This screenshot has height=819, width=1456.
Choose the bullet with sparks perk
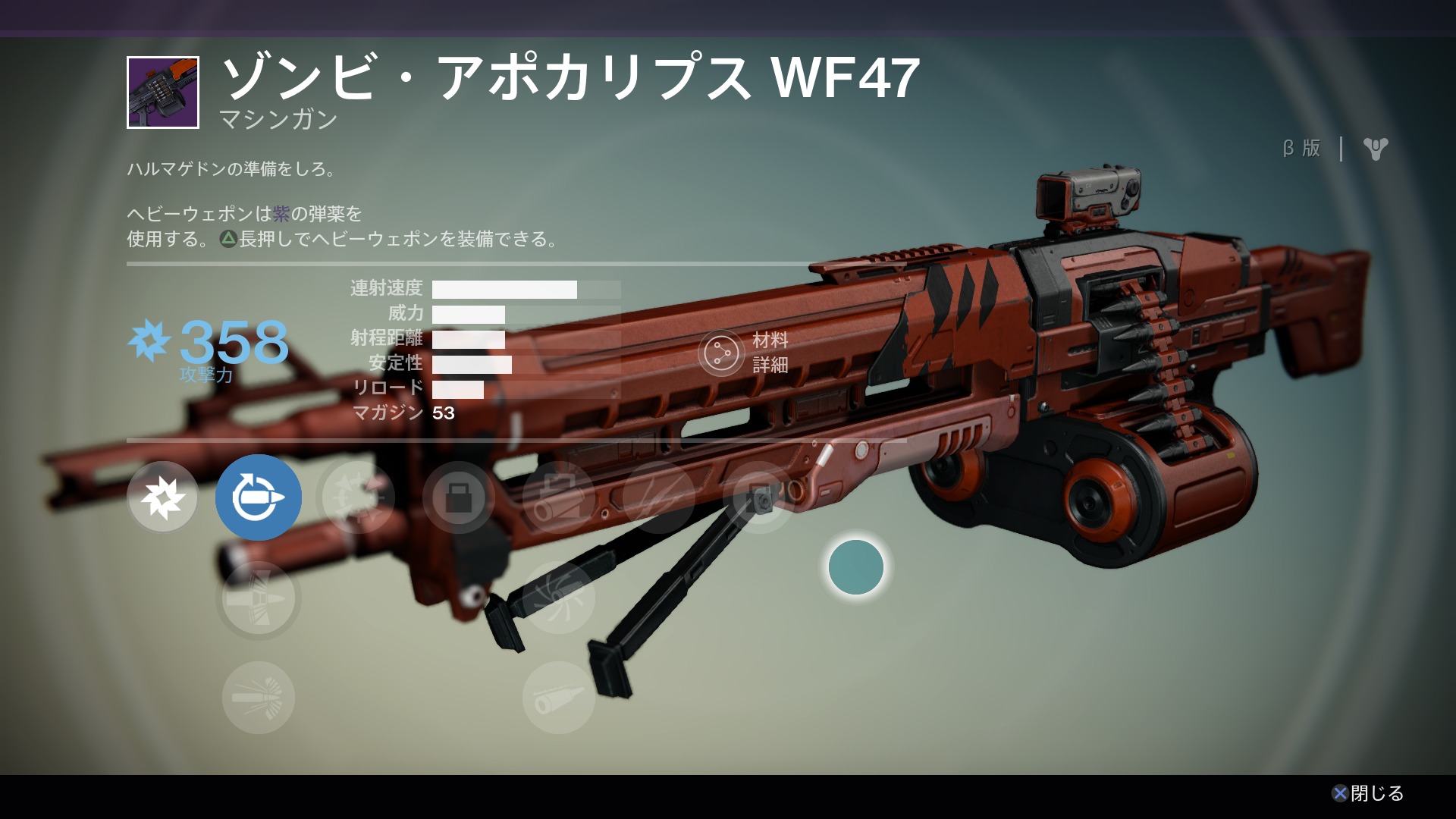click(258, 698)
